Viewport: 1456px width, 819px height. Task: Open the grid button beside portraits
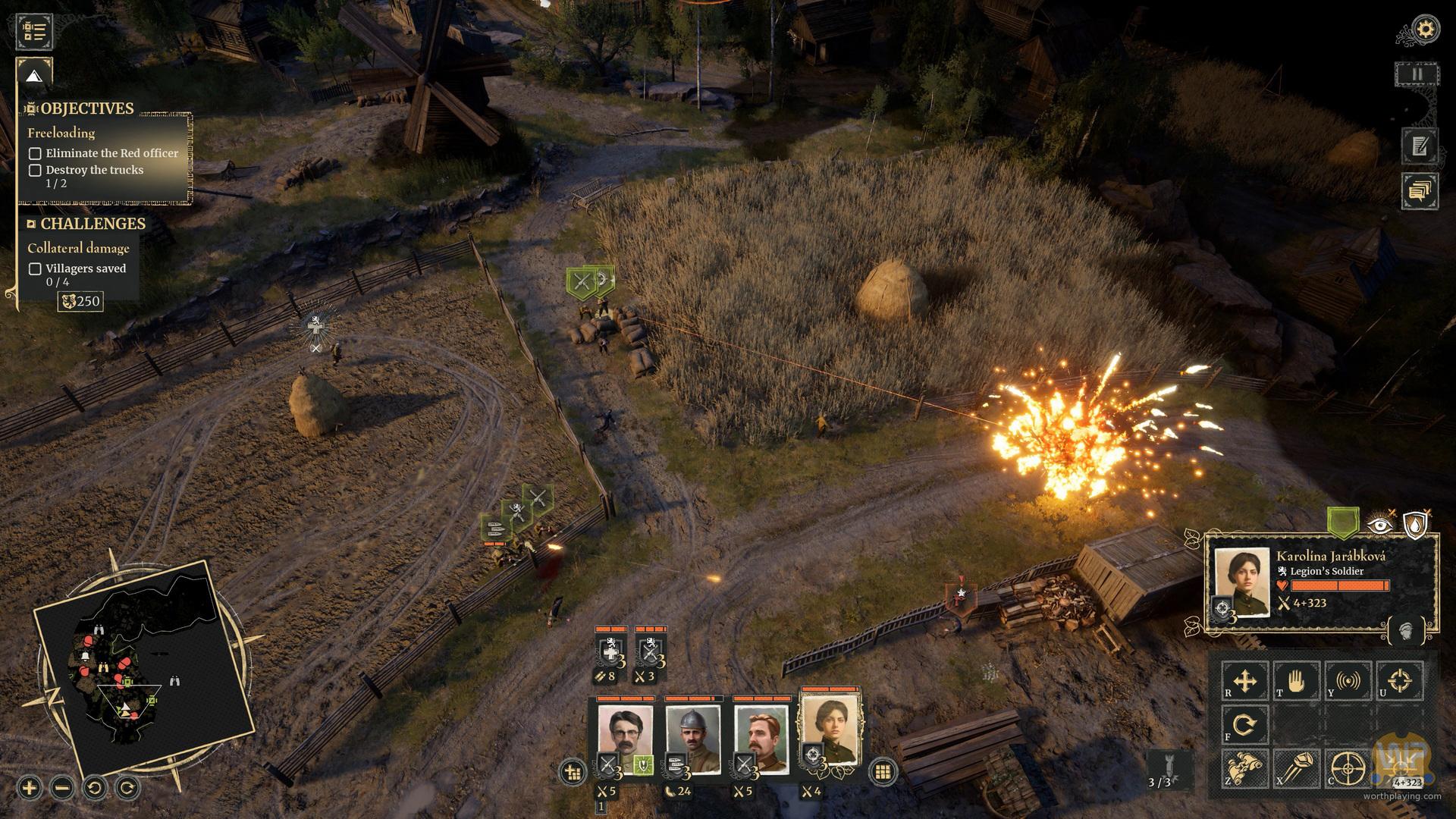882,772
